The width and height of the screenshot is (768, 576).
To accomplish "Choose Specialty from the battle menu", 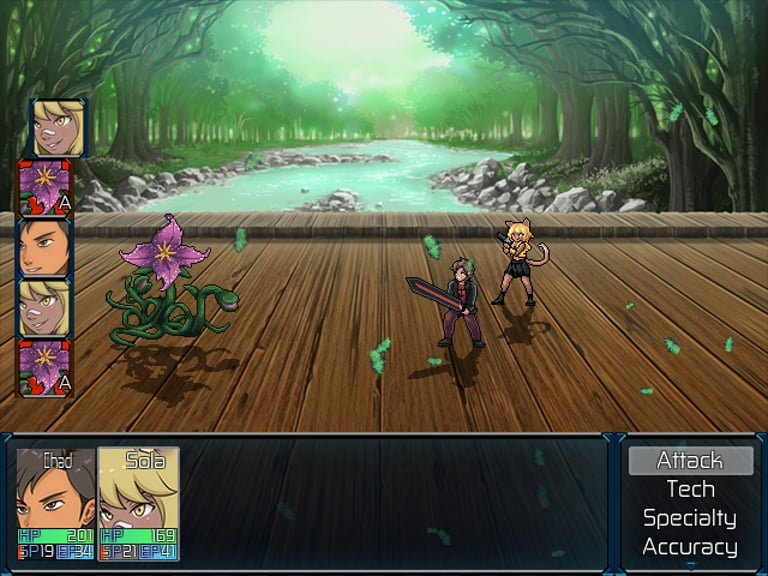I will pyautogui.click(x=690, y=518).
